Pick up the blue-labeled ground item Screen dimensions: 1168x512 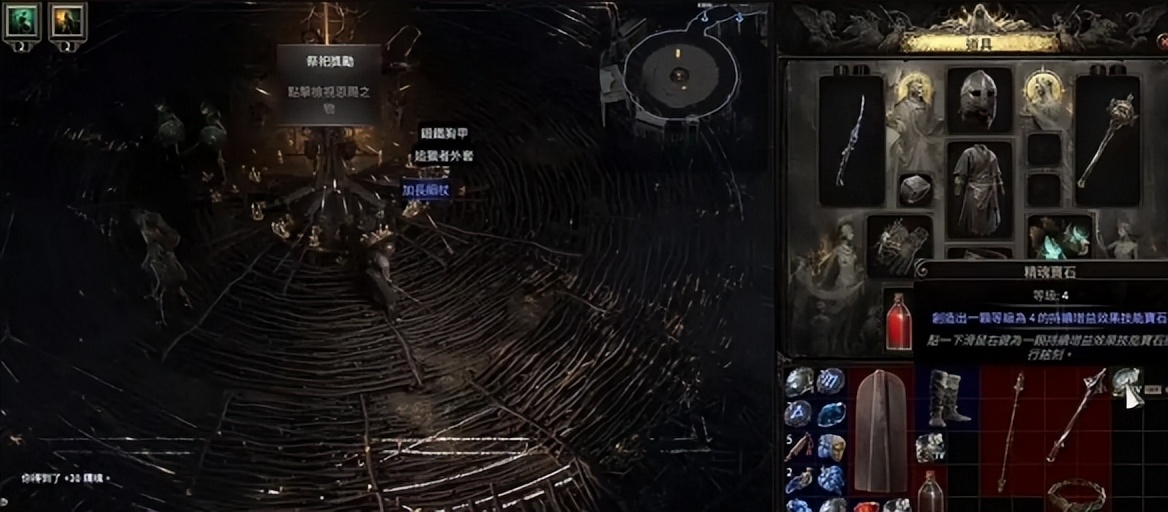click(x=427, y=188)
